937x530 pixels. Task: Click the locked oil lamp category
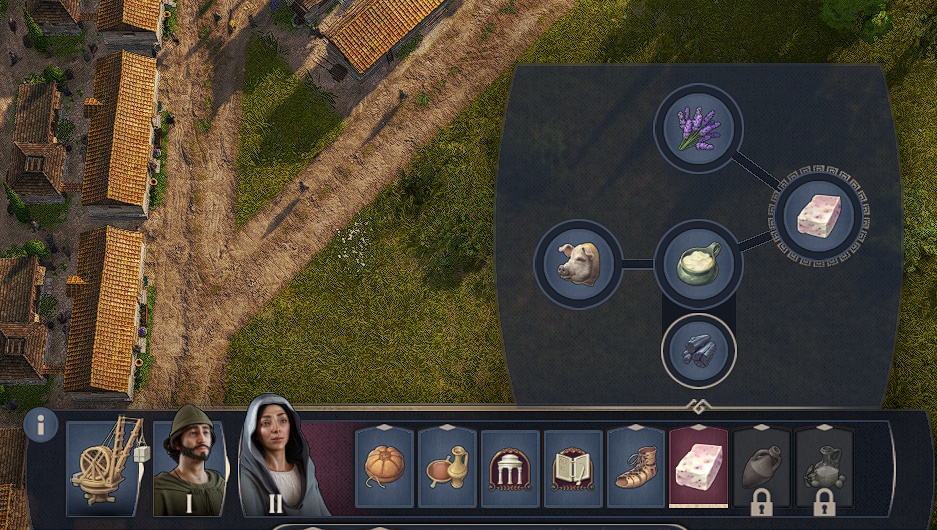[x=825, y=466]
